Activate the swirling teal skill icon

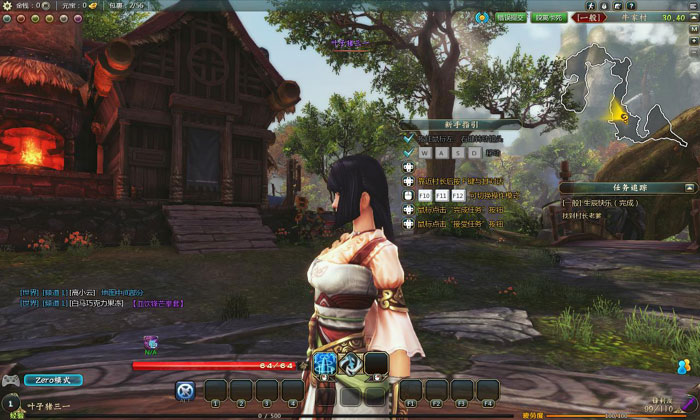click(350, 364)
